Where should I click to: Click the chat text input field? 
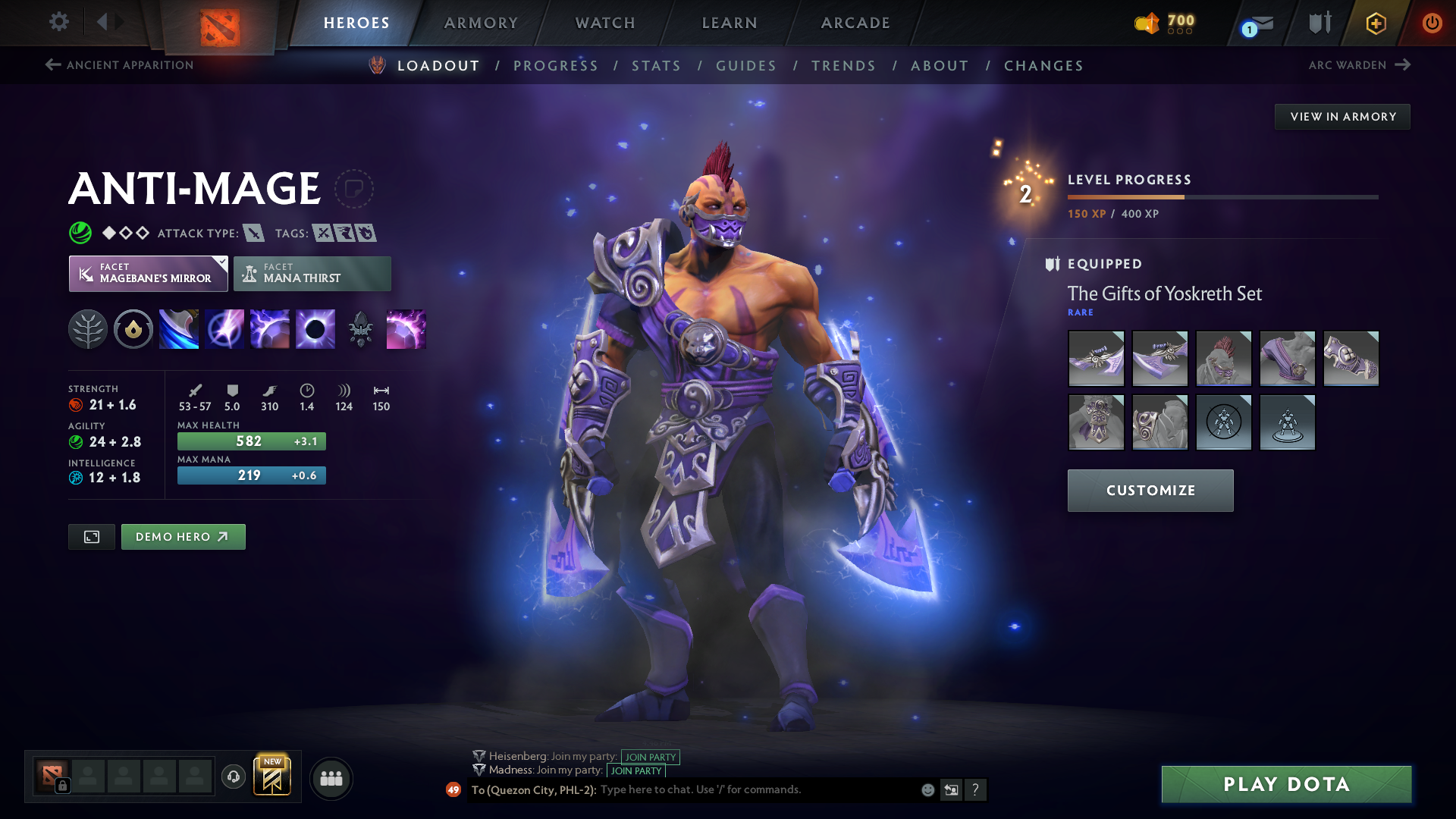[720, 789]
